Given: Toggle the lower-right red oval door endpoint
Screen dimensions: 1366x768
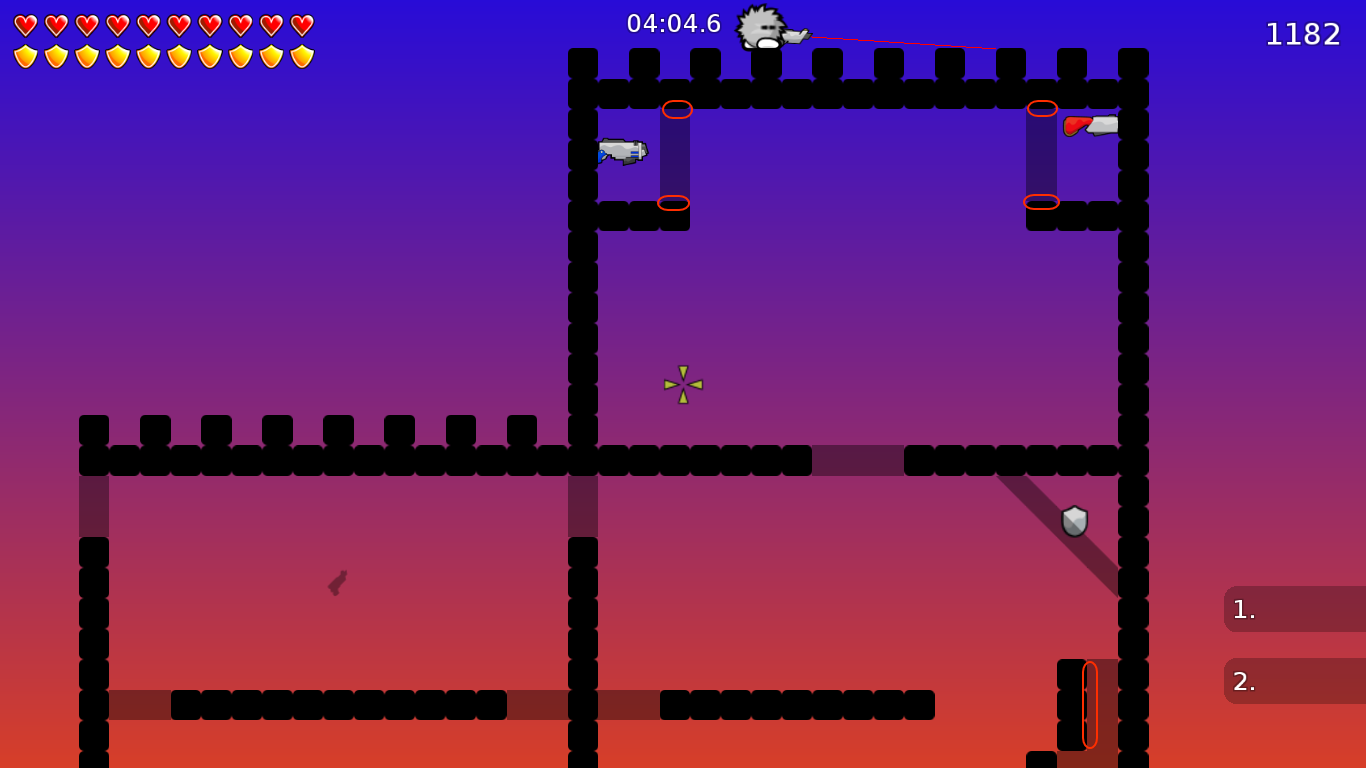Looking at the screenshot, I should (1042, 201).
